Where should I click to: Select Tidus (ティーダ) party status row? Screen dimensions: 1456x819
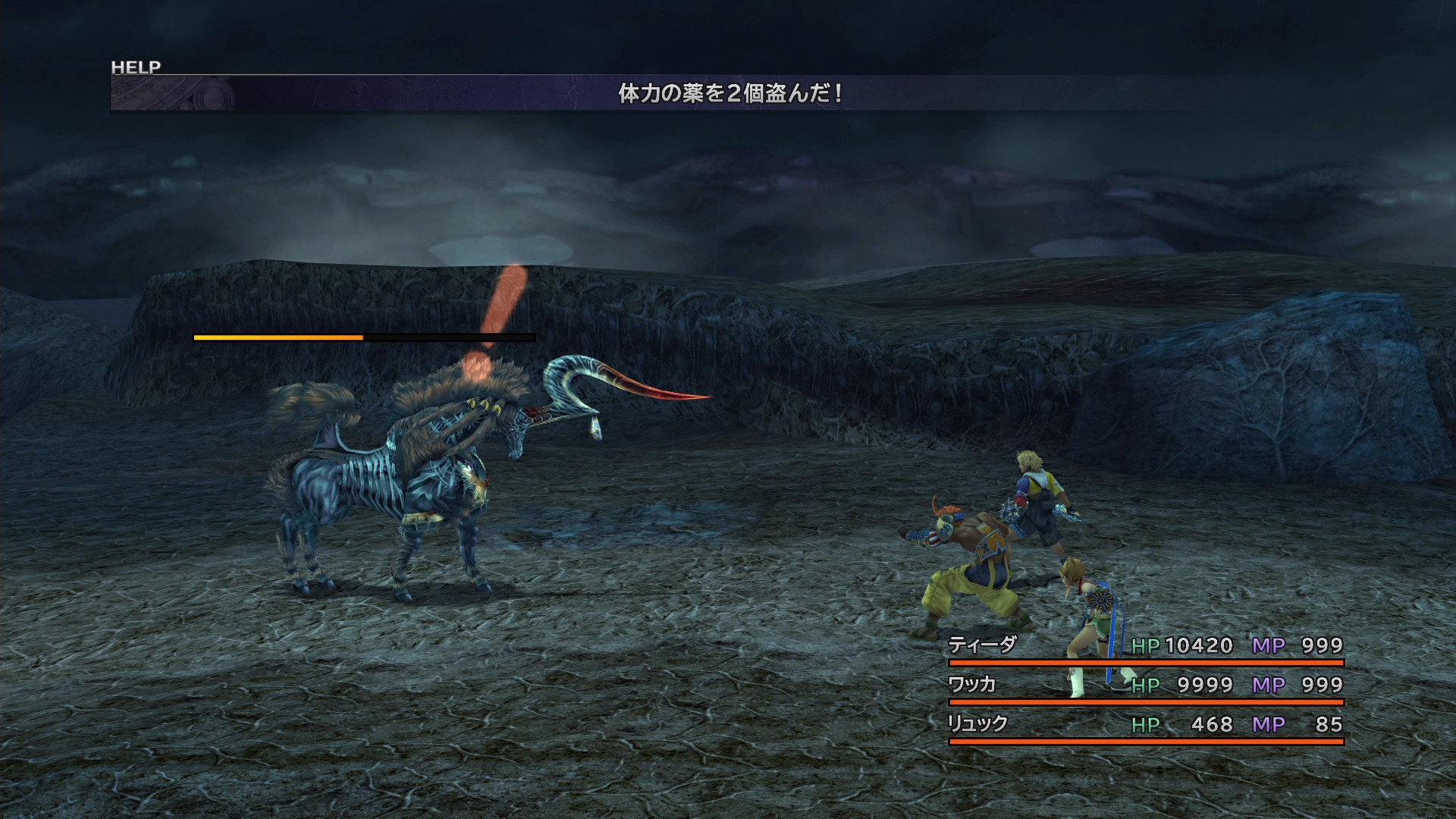[1145, 646]
